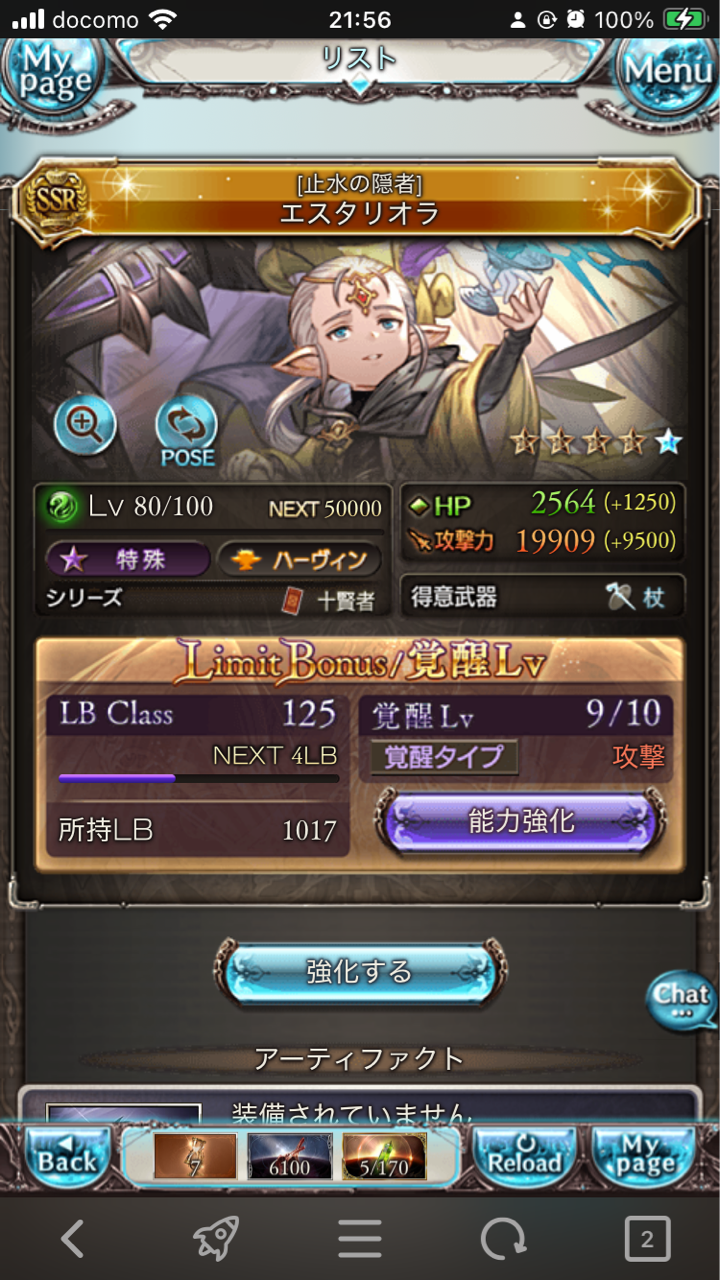Switch character art using POSE button
The height and width of the screenshot is (1280, 720).
tap(186, 430)
